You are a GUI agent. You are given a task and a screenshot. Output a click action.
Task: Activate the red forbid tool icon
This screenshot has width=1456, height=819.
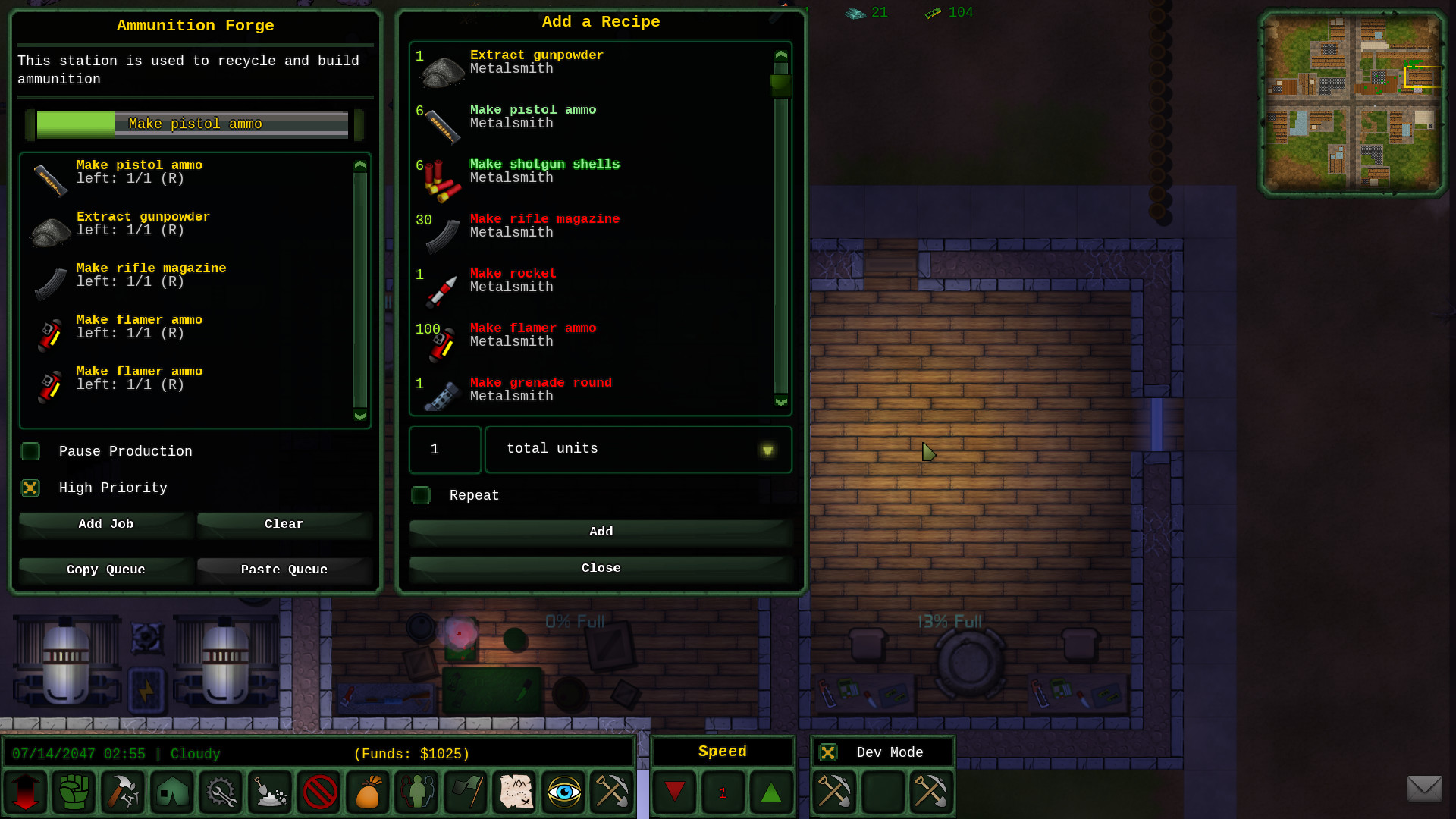pos(318,792)
